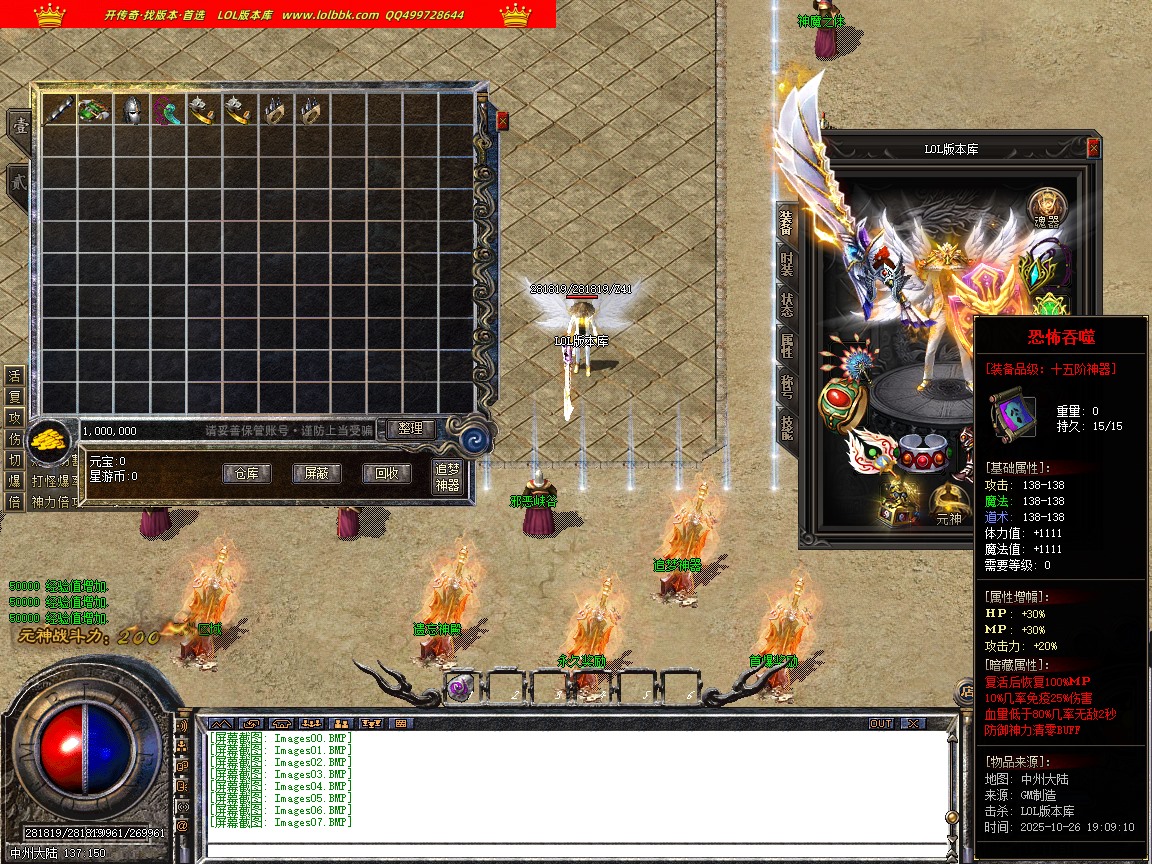
Task: Click the 元神 spirit icon
Action: tap(948, 506)
